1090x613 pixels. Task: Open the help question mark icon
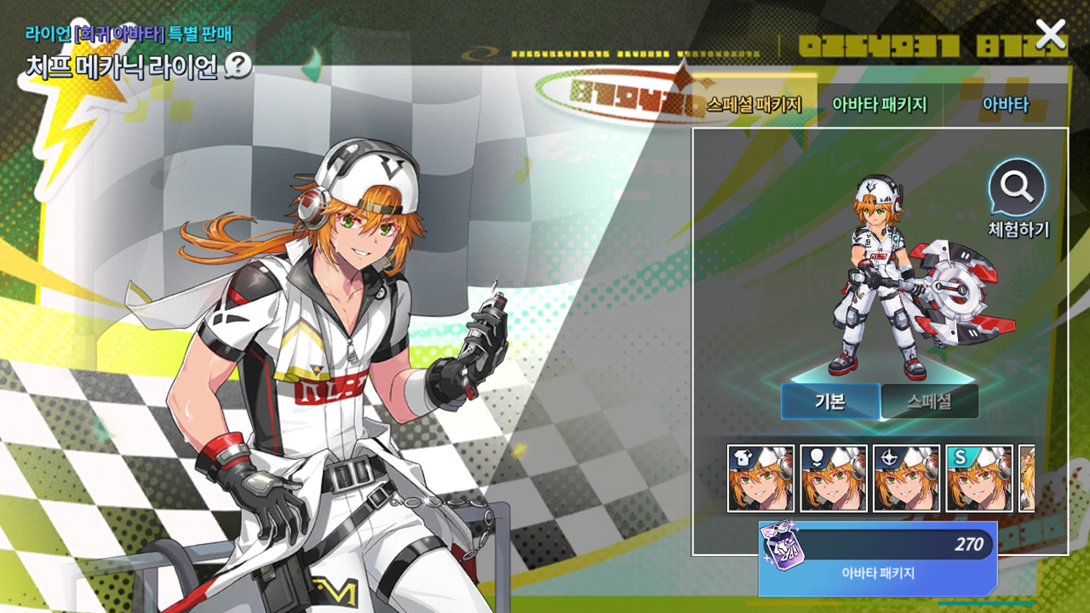tap(238, 66)
